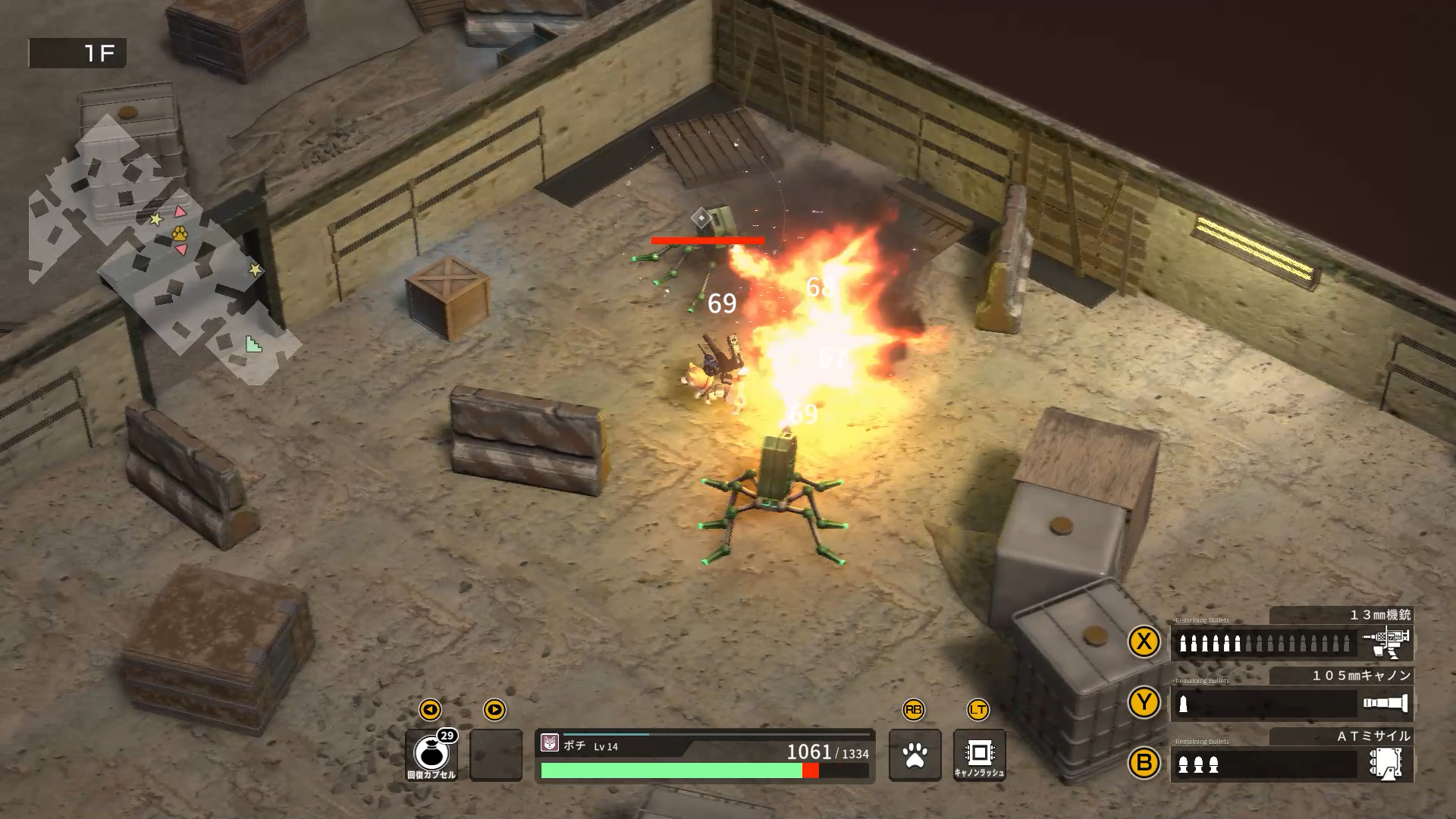Select the pink triangle marker on the minimap
The width and height of the screenshot is (1456, 819).
[180, 212]
